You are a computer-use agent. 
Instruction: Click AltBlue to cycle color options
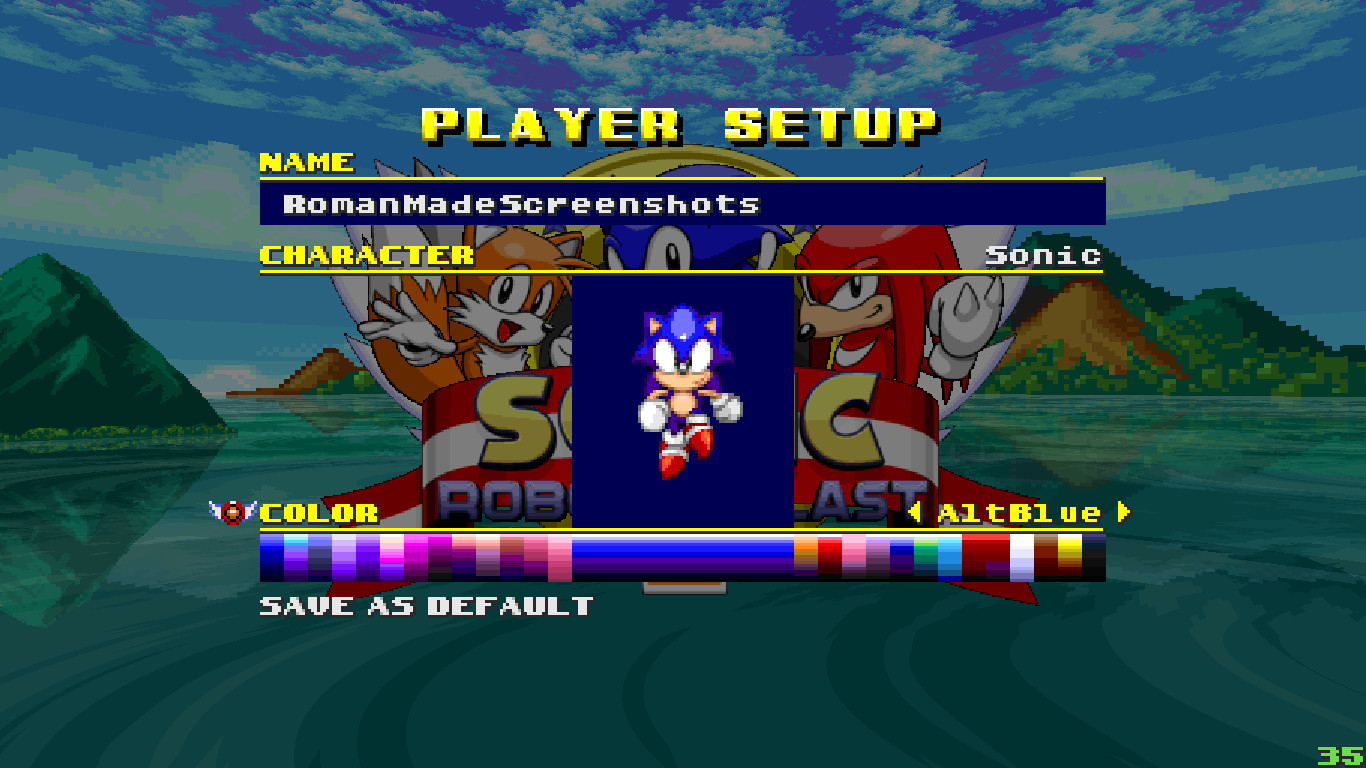1022,512
